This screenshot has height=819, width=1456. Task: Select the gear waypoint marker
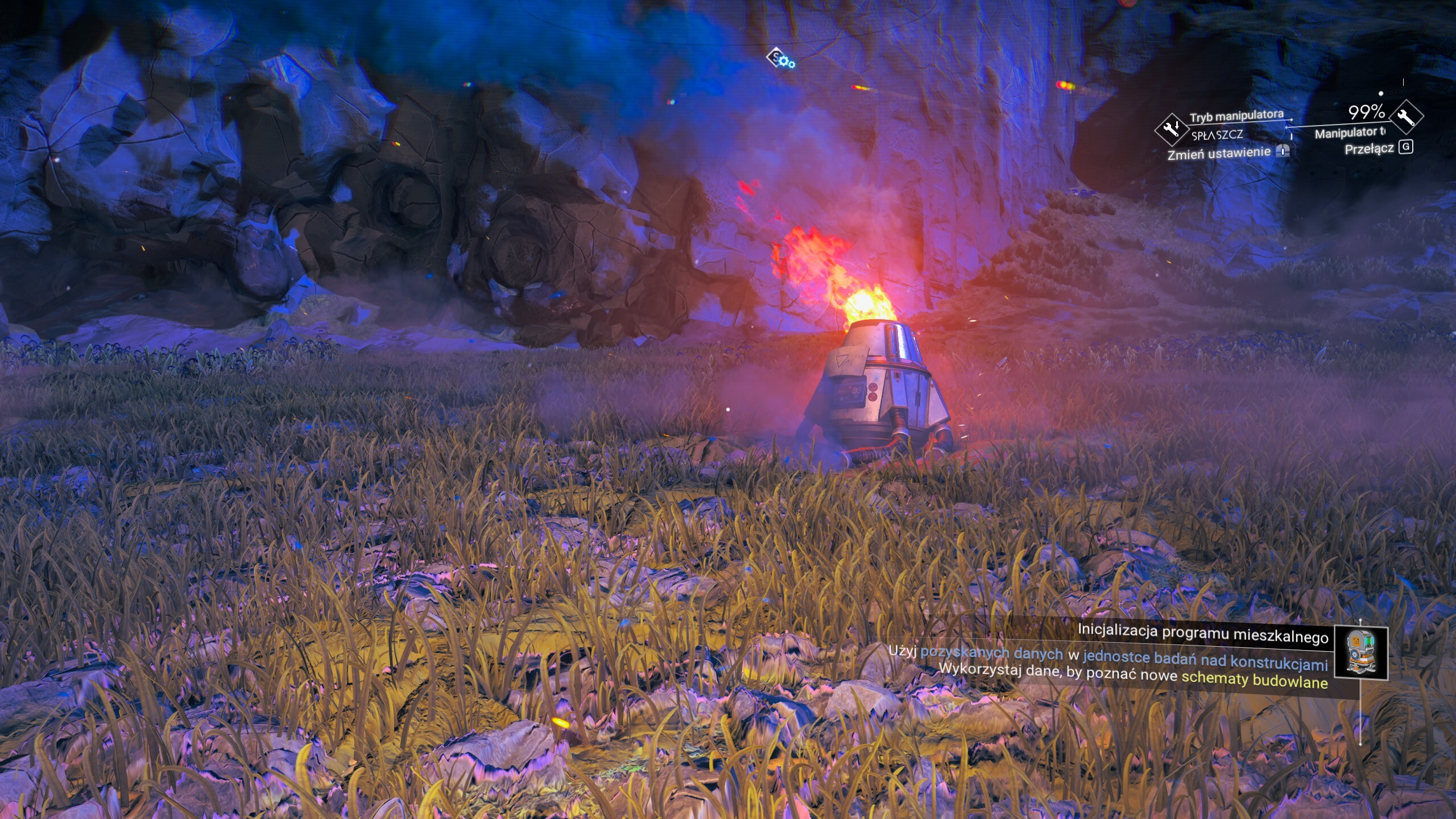click(x=780, y=59)
